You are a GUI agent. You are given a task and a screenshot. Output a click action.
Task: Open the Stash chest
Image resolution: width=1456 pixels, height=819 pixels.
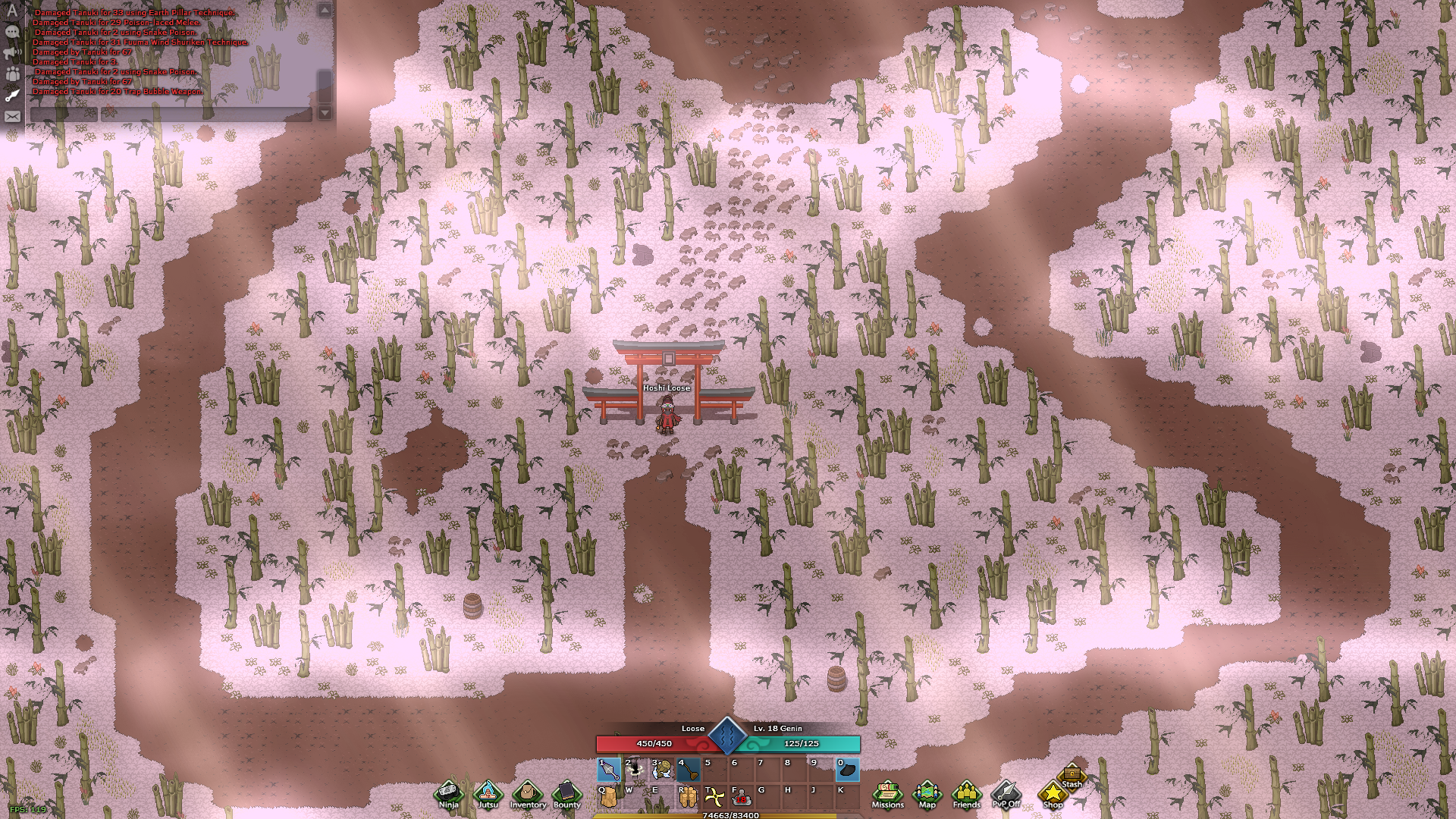click(1072, 775)
